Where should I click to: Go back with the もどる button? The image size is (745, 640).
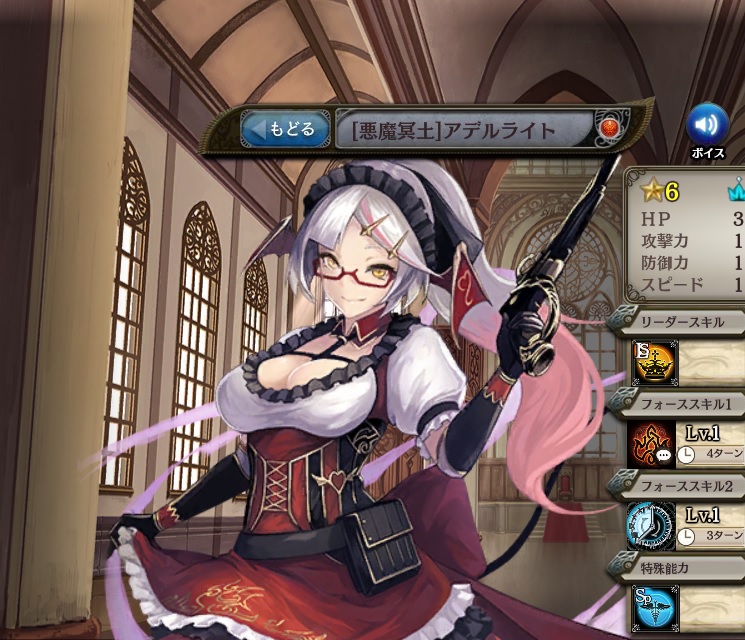tap(286, 129)
